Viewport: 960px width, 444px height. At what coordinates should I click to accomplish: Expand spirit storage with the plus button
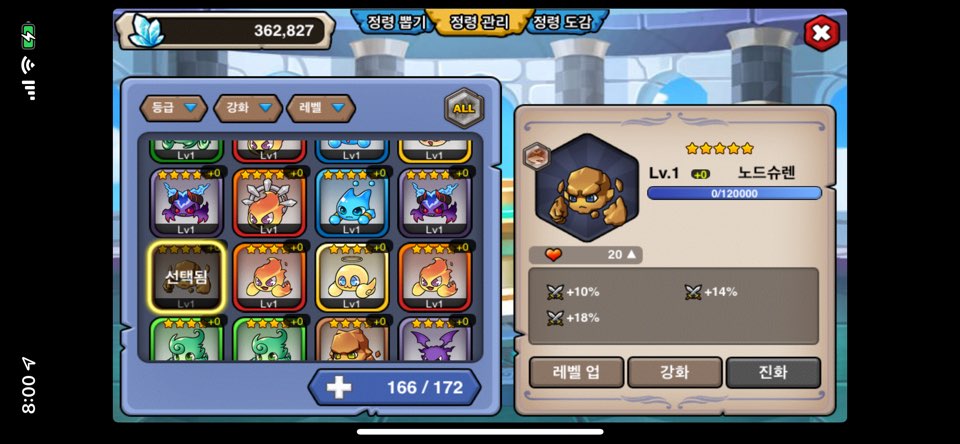(x=339, y=387)
